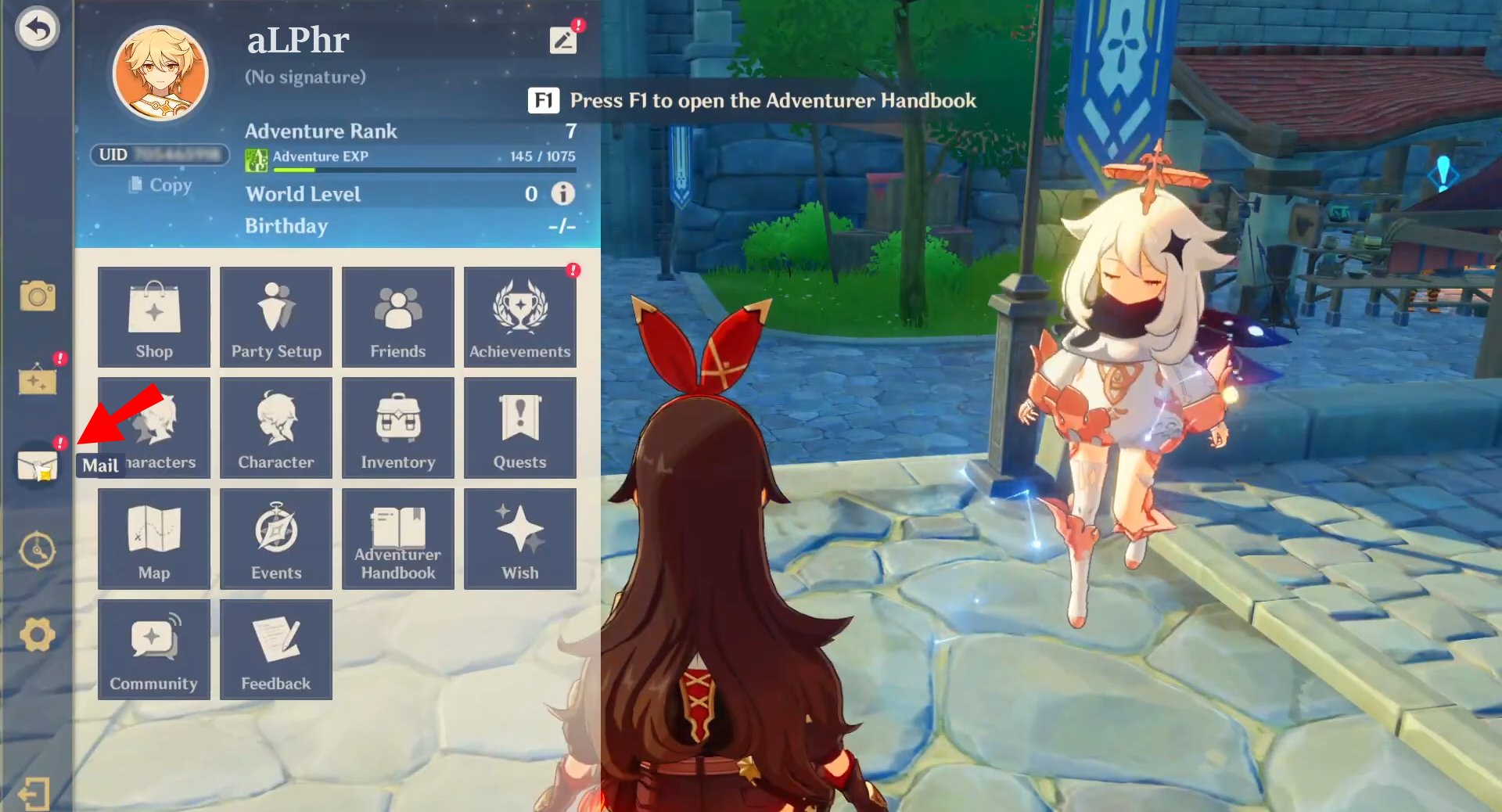Open the Friends menu
The width and height of the screenshot is (1502, 812).
click(x=398, y=317)
